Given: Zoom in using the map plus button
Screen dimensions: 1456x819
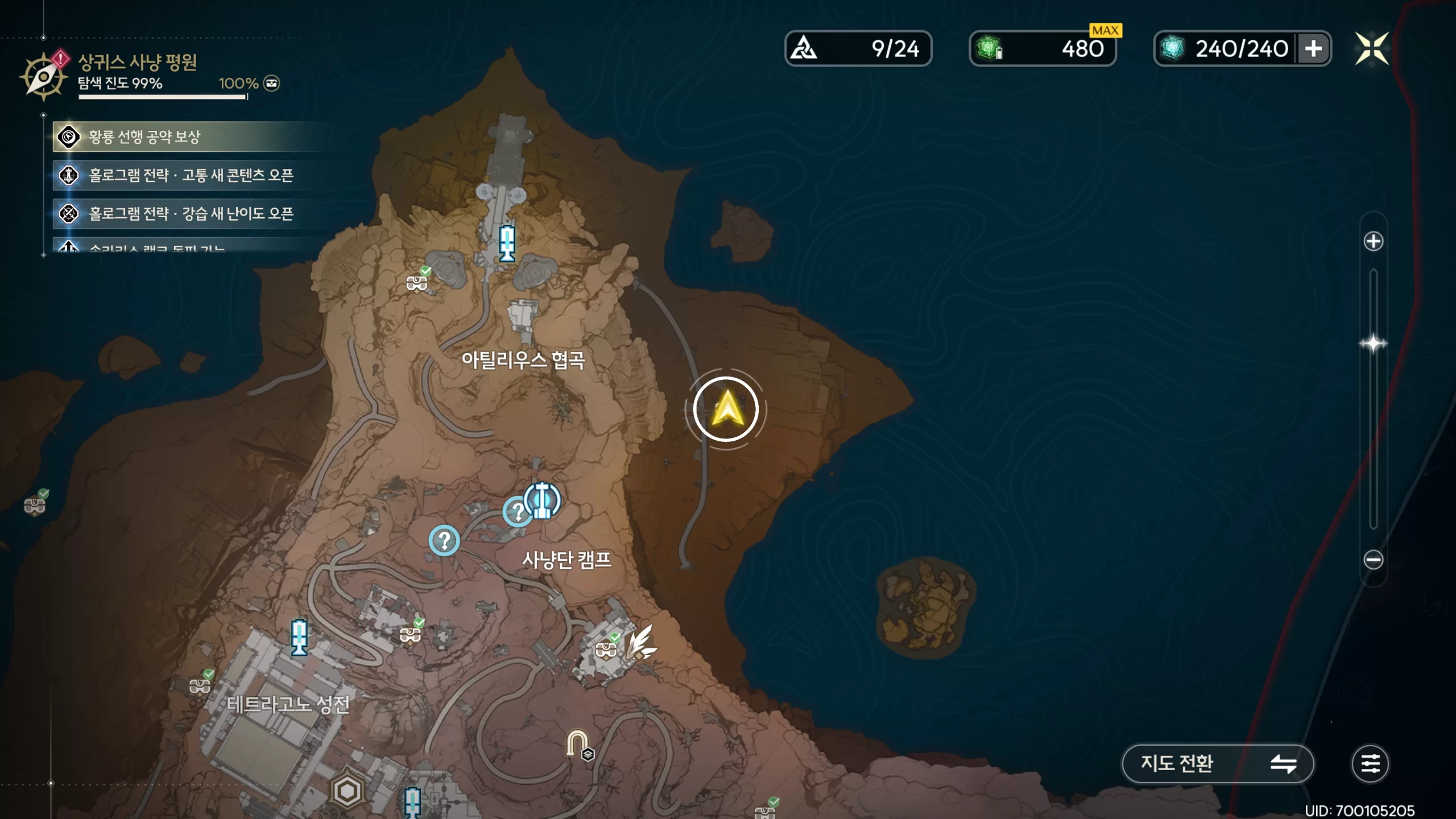Looking at the screenshot, I should point(1373,241).
